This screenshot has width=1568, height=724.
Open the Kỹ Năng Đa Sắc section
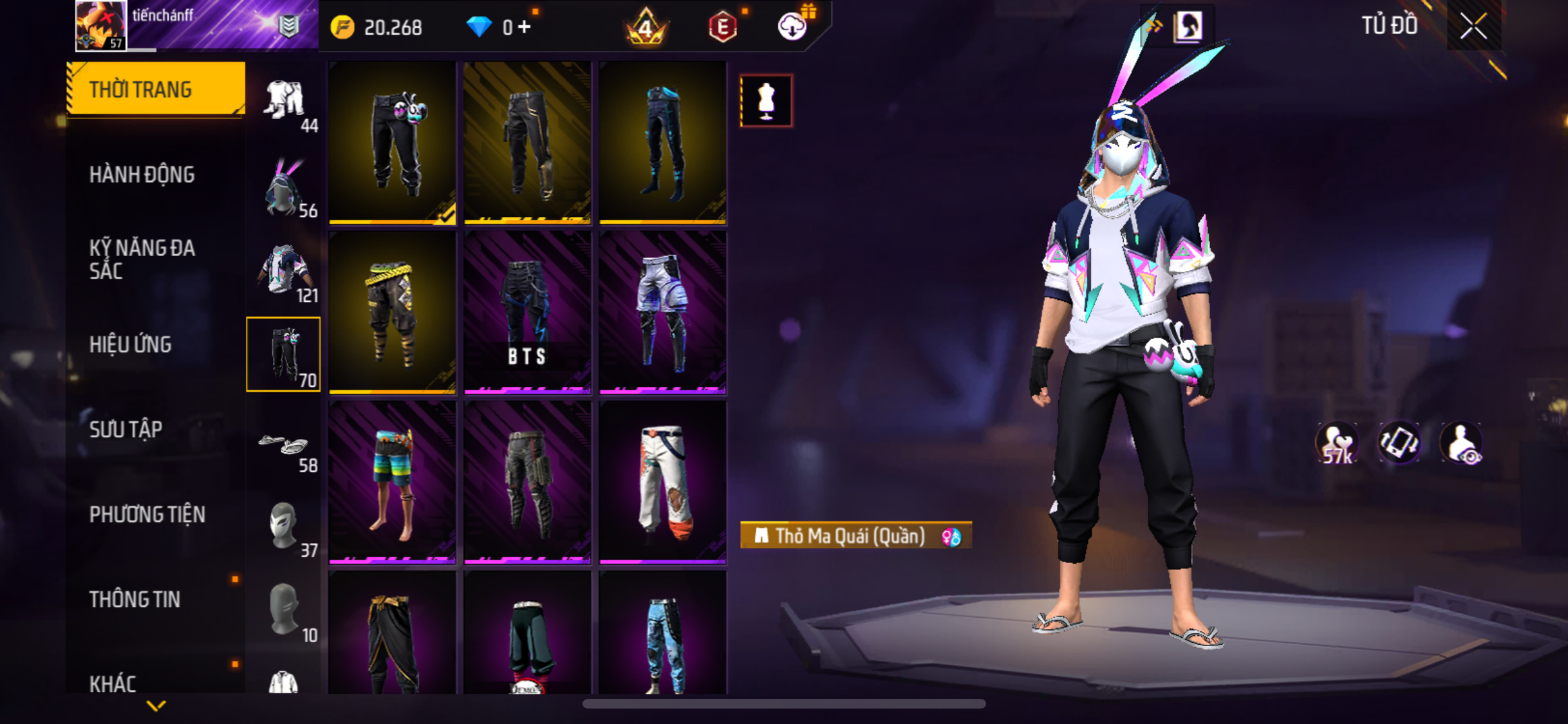pos(142,259)
